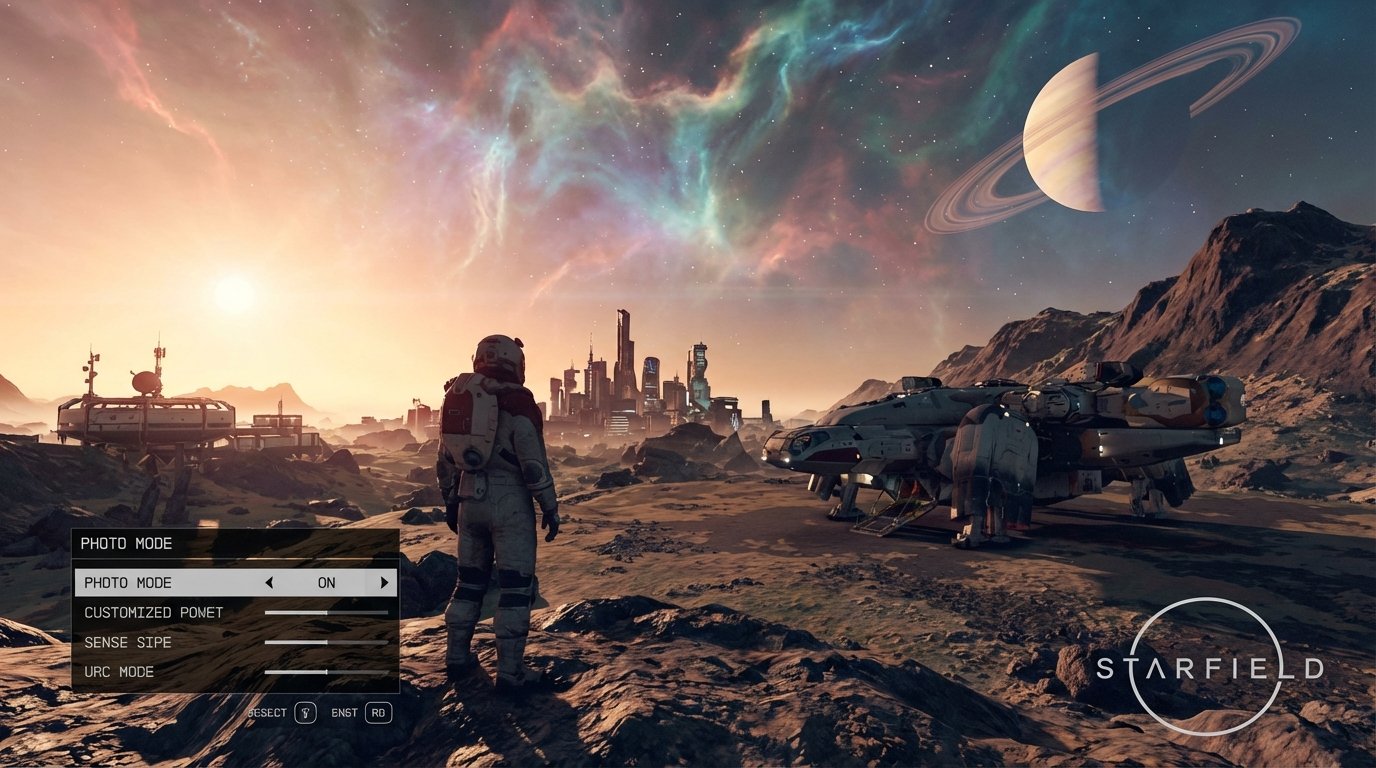This screenshot has height=768, width=1376.
Task: Enable URC MODE option
Action: pos(121,671)
